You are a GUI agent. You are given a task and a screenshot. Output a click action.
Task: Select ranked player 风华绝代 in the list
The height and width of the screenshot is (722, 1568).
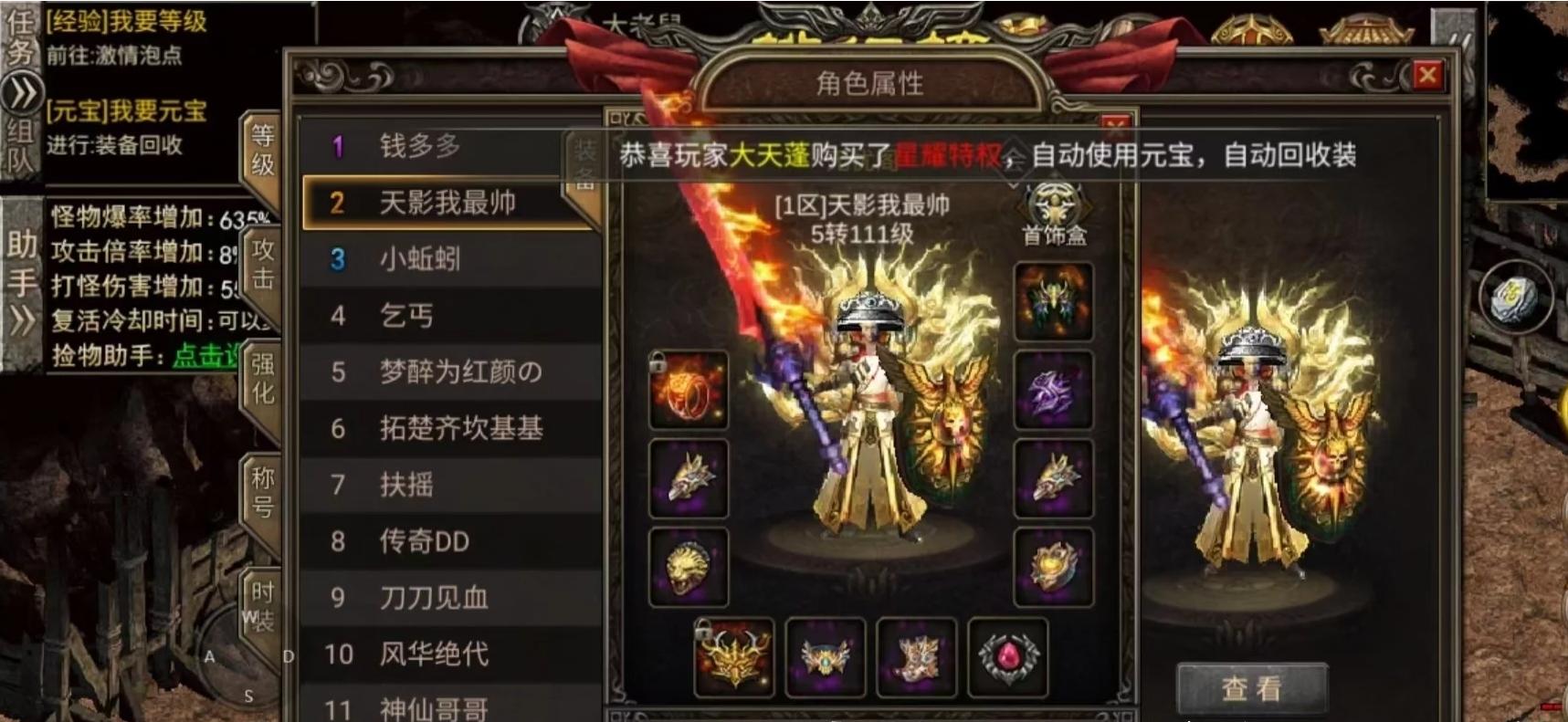coord(436,654)
